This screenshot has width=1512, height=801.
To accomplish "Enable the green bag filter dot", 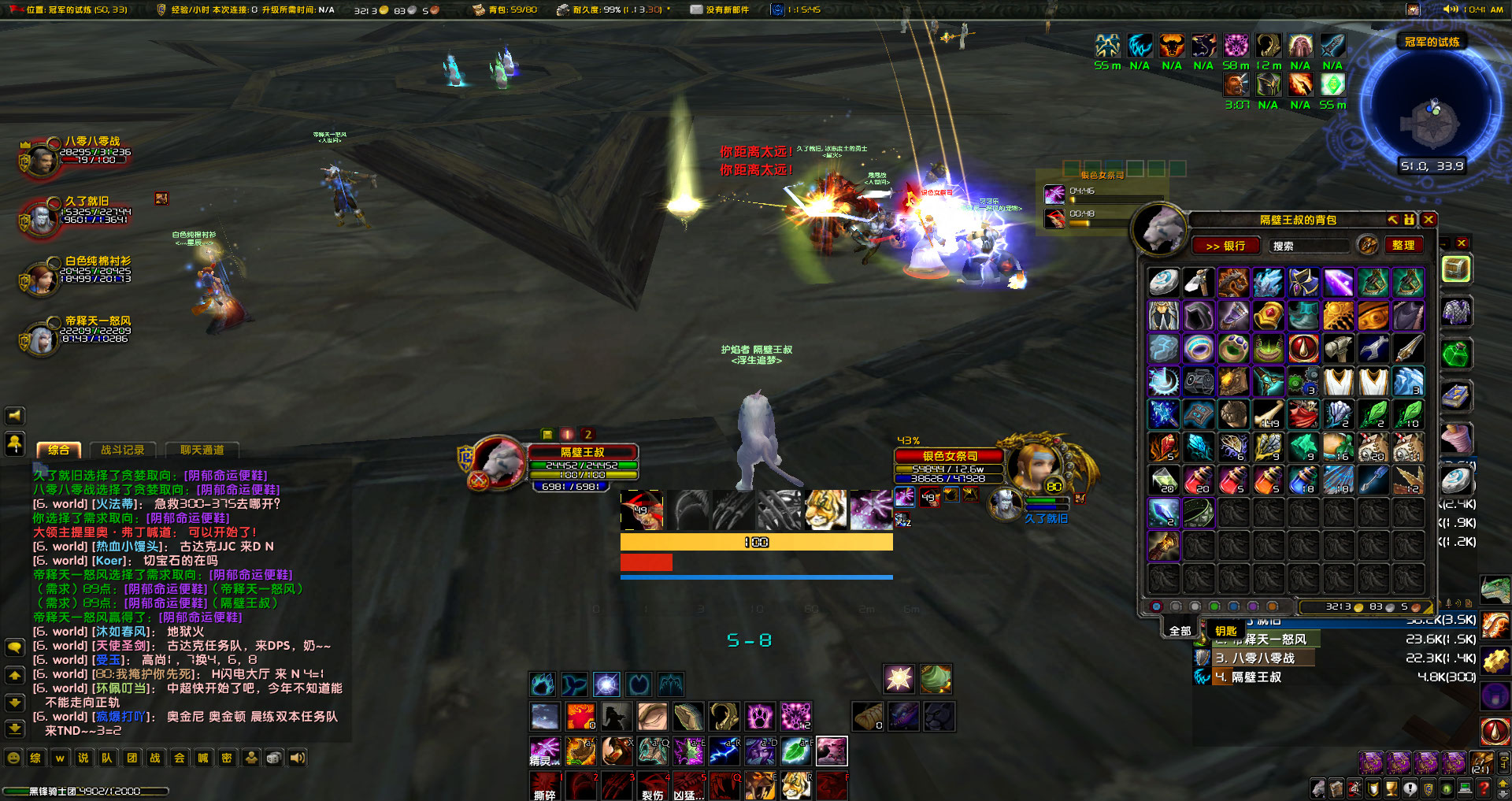I will click(1213, 606).
